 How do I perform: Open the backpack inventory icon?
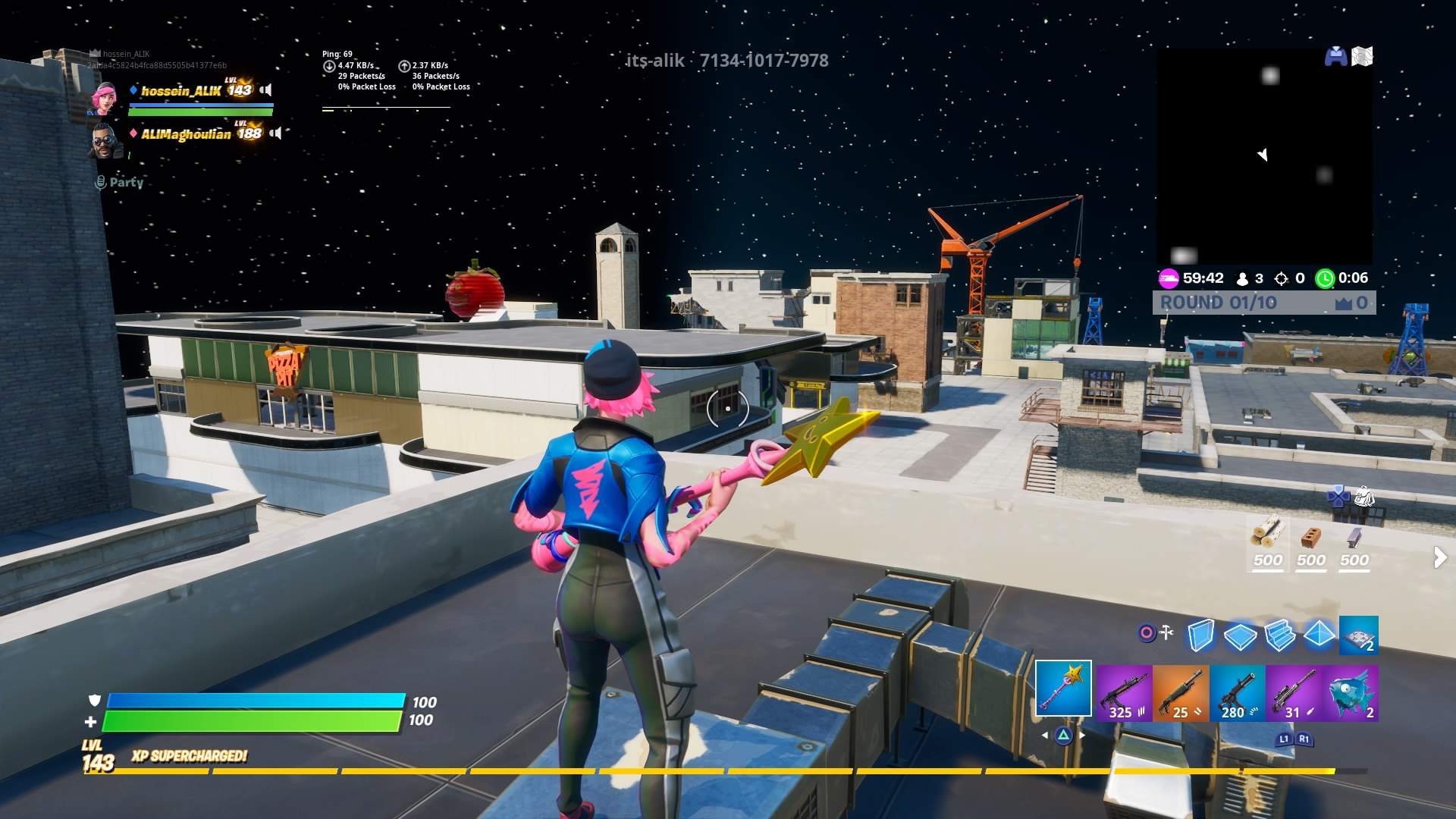click(1364, 497)
